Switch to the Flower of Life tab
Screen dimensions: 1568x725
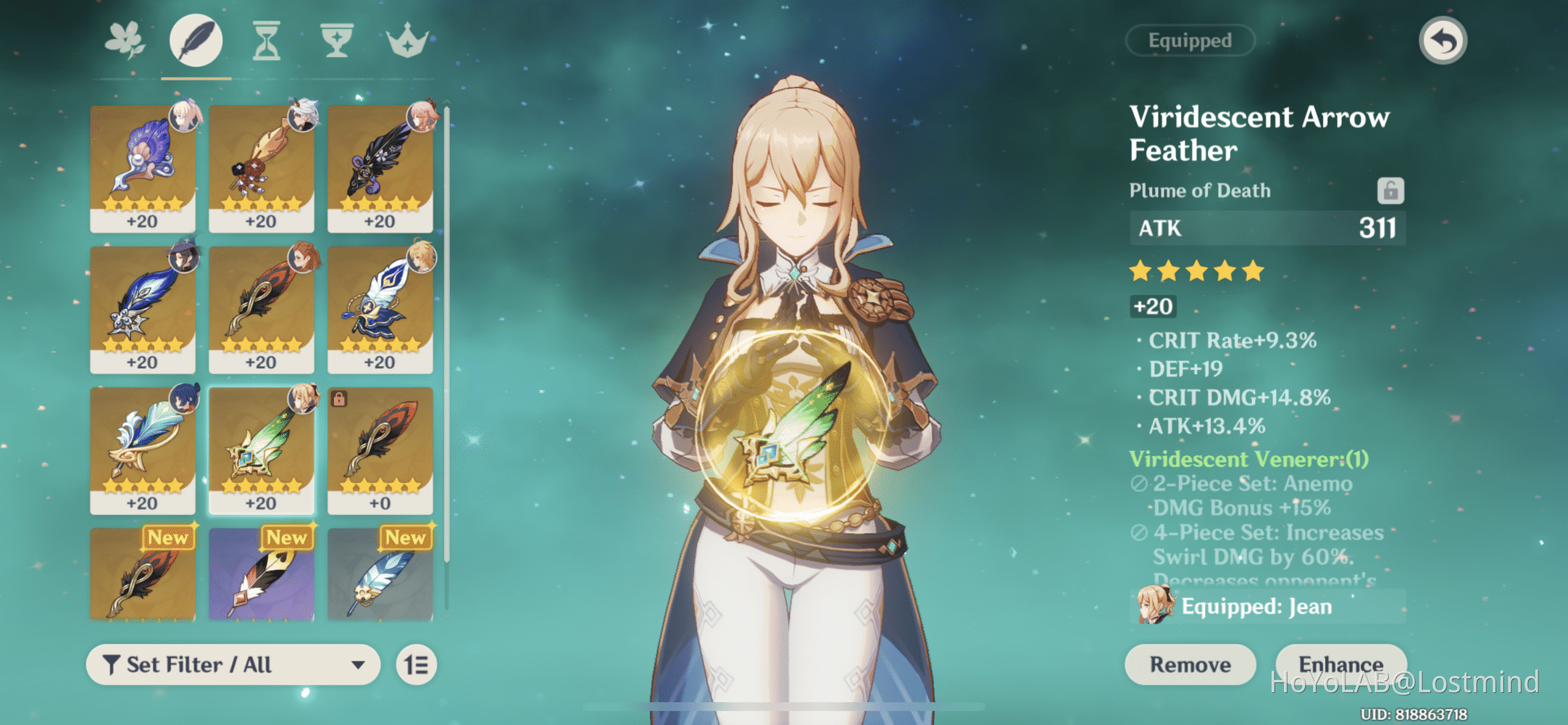123,40
